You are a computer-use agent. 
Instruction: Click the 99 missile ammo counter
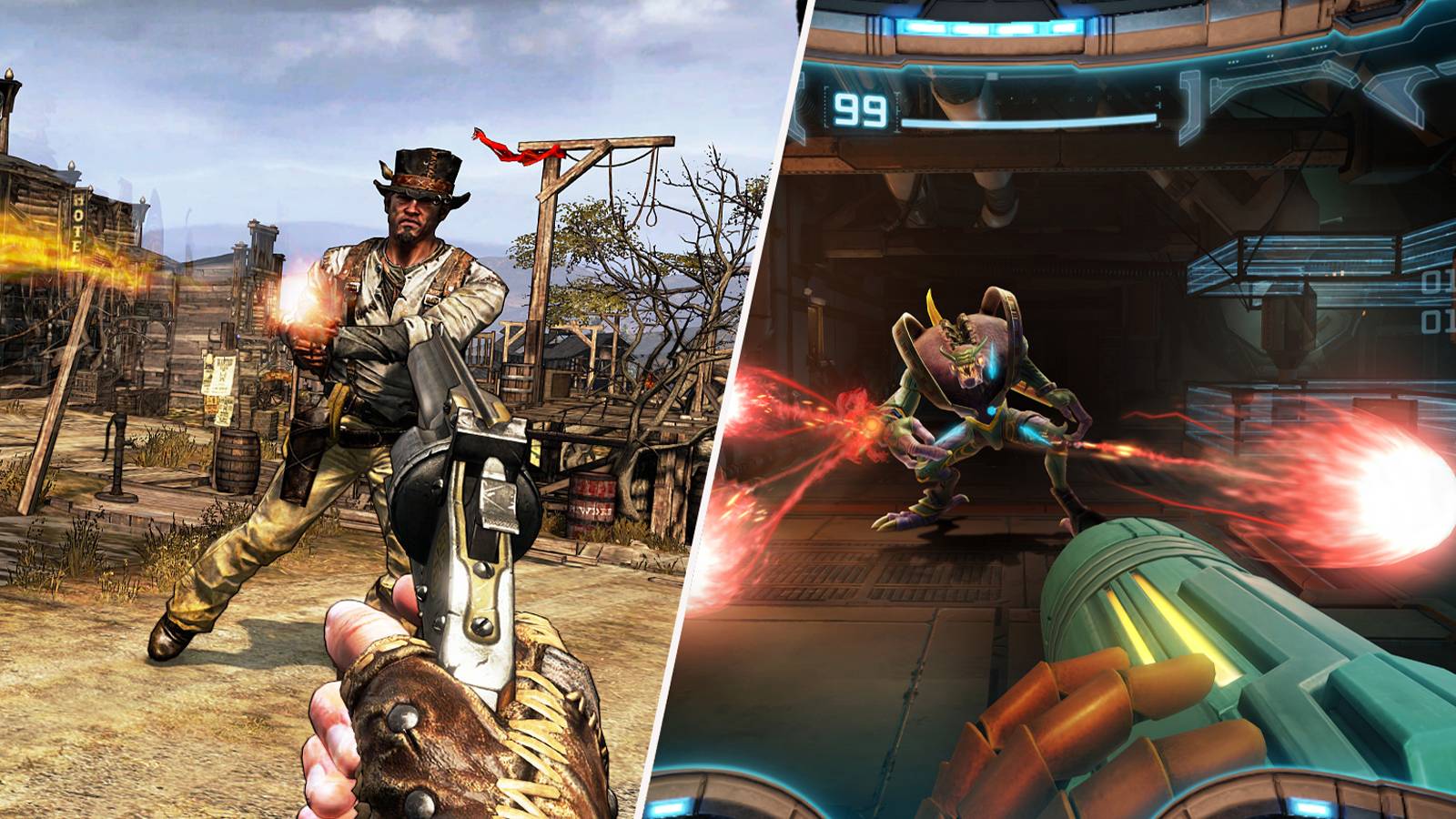point(859,110)
